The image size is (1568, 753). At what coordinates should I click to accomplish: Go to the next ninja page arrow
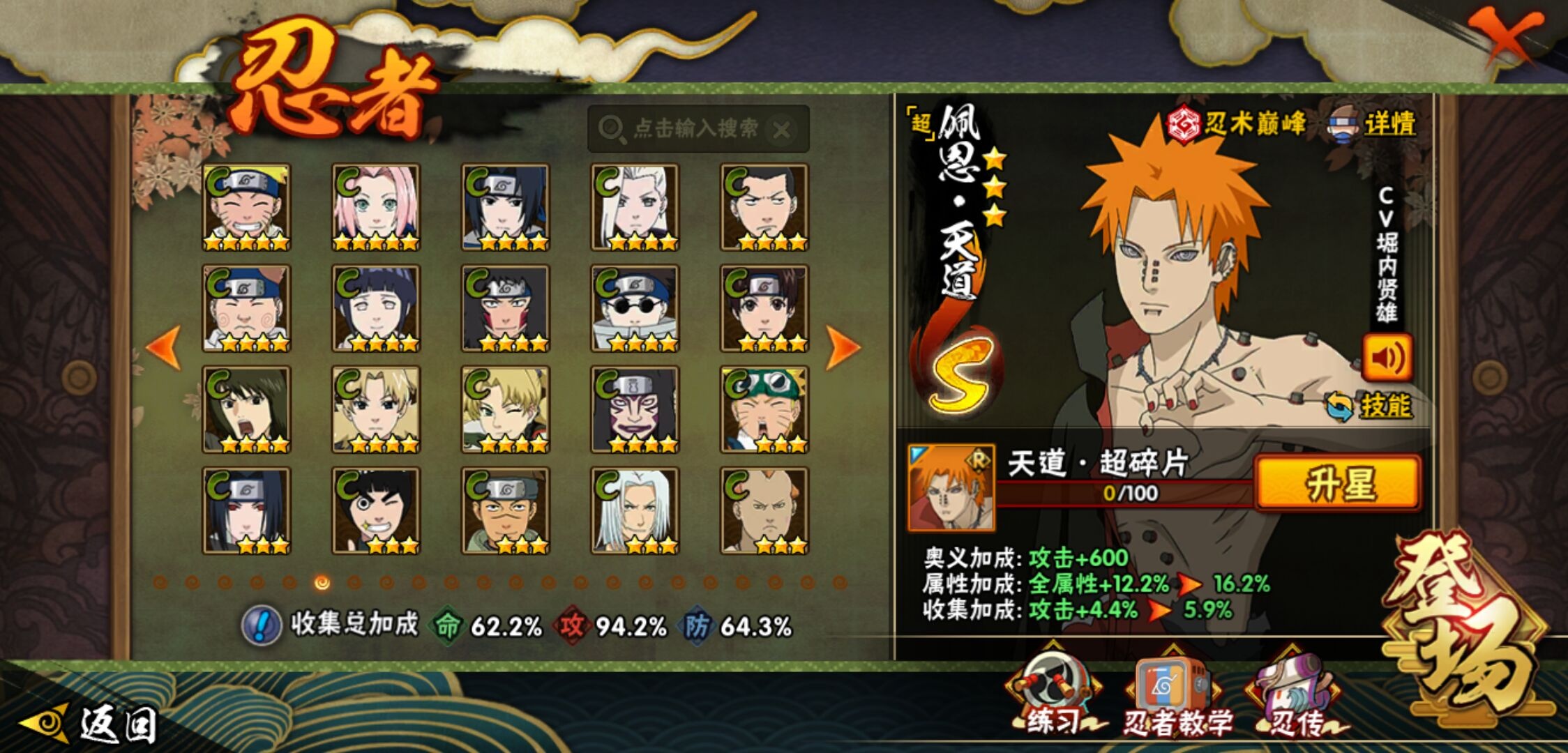[843, 347]
